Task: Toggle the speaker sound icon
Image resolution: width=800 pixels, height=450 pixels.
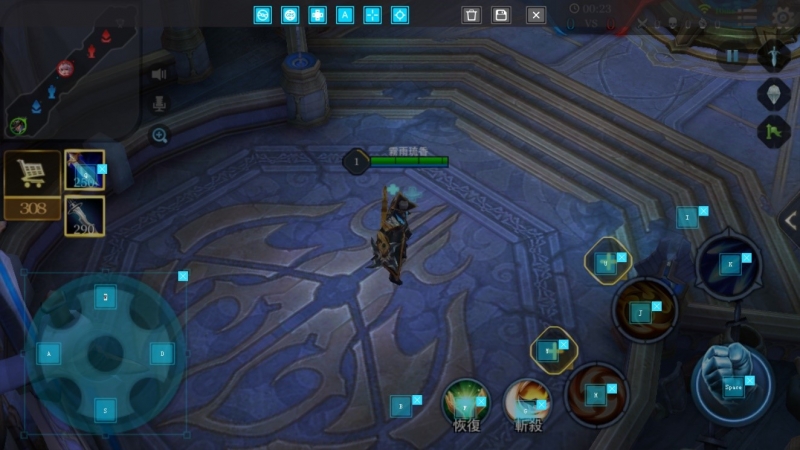Action: point(158,74)
